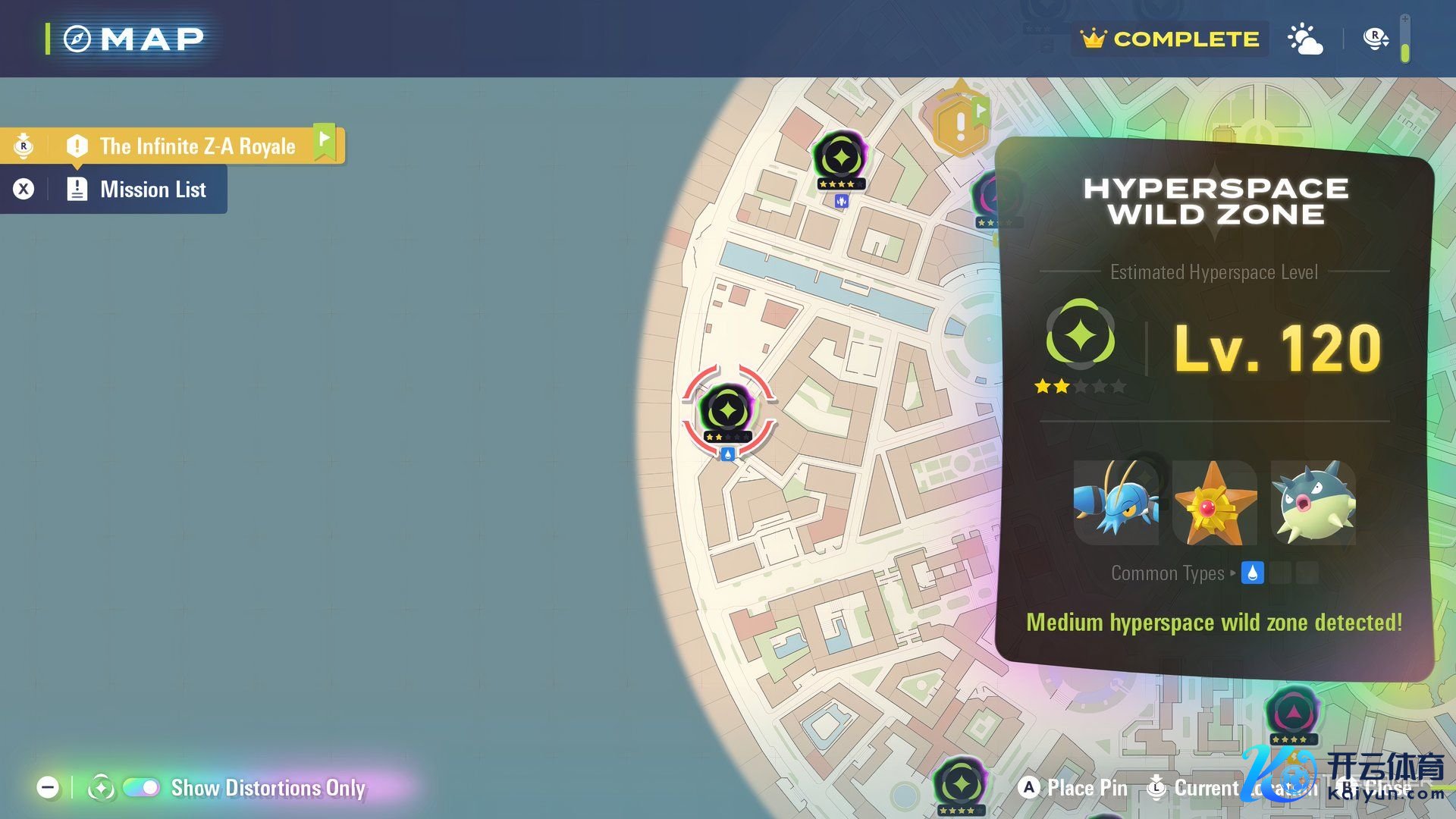This screenshot has width=1456, height=819.
Task: Click the COMPLETE crown badge
Action: [1170, 39]
